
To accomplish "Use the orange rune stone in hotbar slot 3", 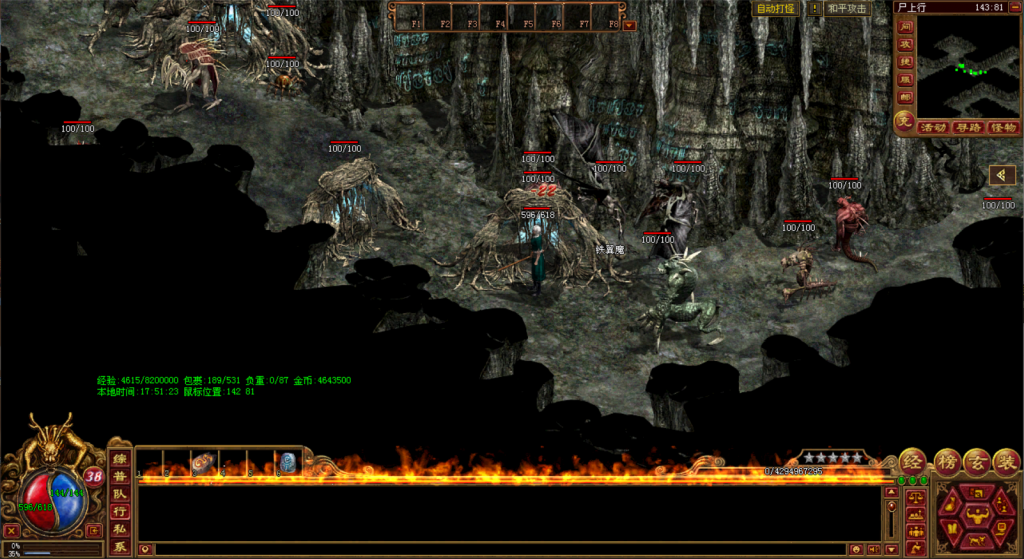I will coord(203,463).
